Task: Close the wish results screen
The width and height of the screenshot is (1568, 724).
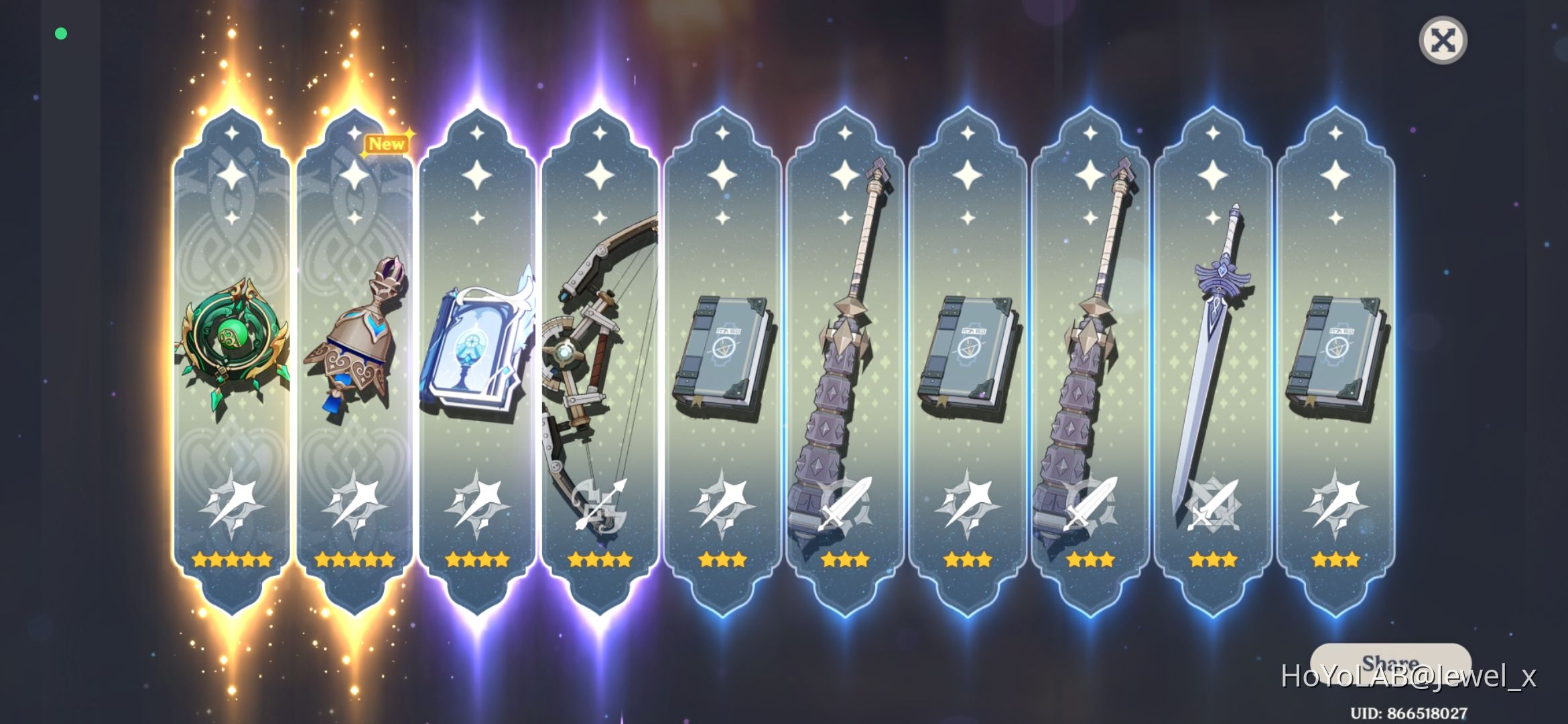Action: coord(1443,40)
